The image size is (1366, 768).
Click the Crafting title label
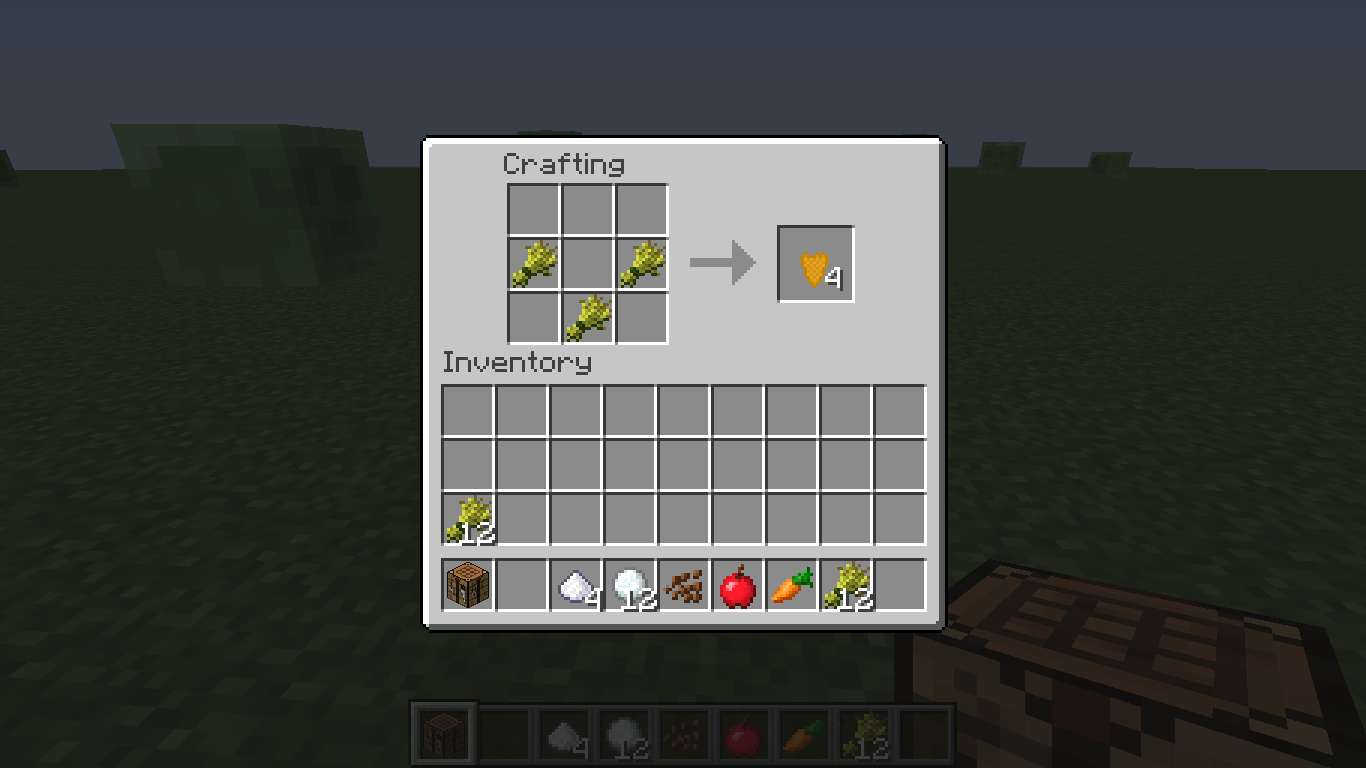coord(565,164)
